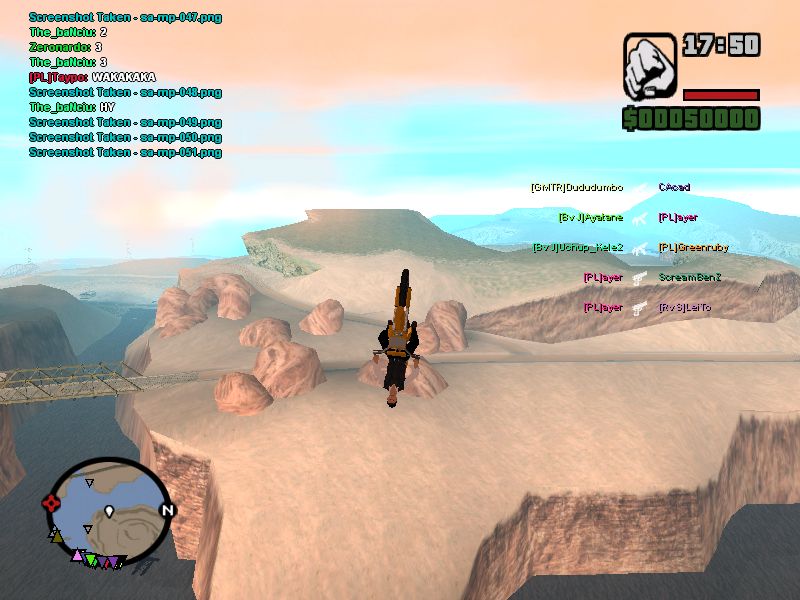Click the [PL]Greenruby name in the kill feed
Image resolution: width=800 pixels, height=600 pixels.
693,248
